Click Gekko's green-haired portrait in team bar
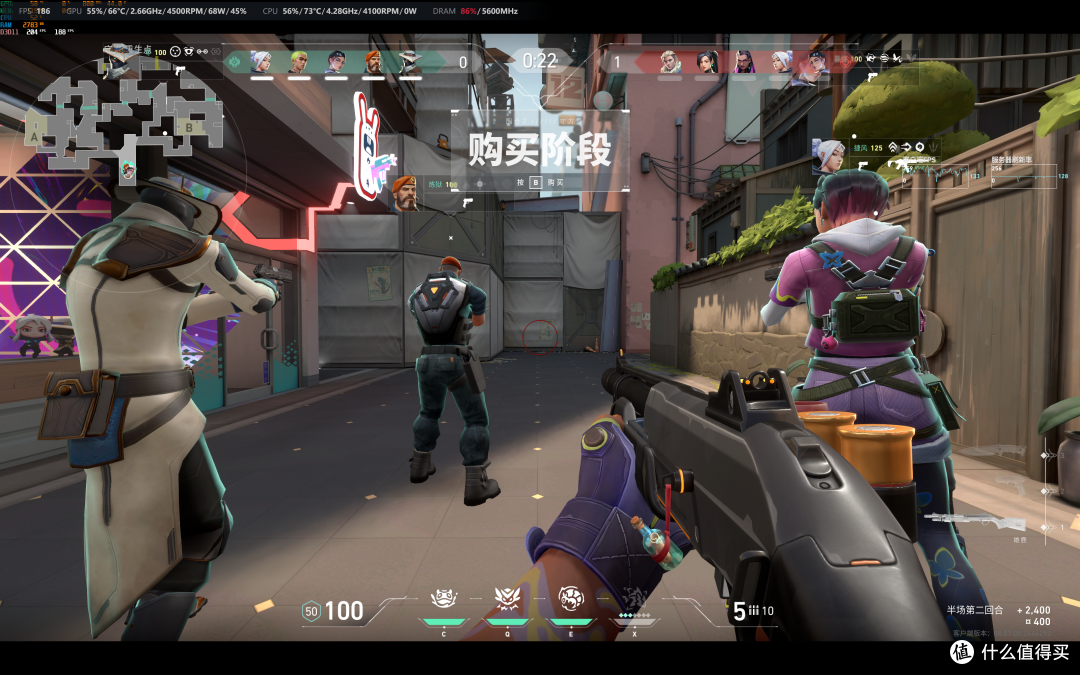This screenshot has height=675, width=1080. pos(298,62)
